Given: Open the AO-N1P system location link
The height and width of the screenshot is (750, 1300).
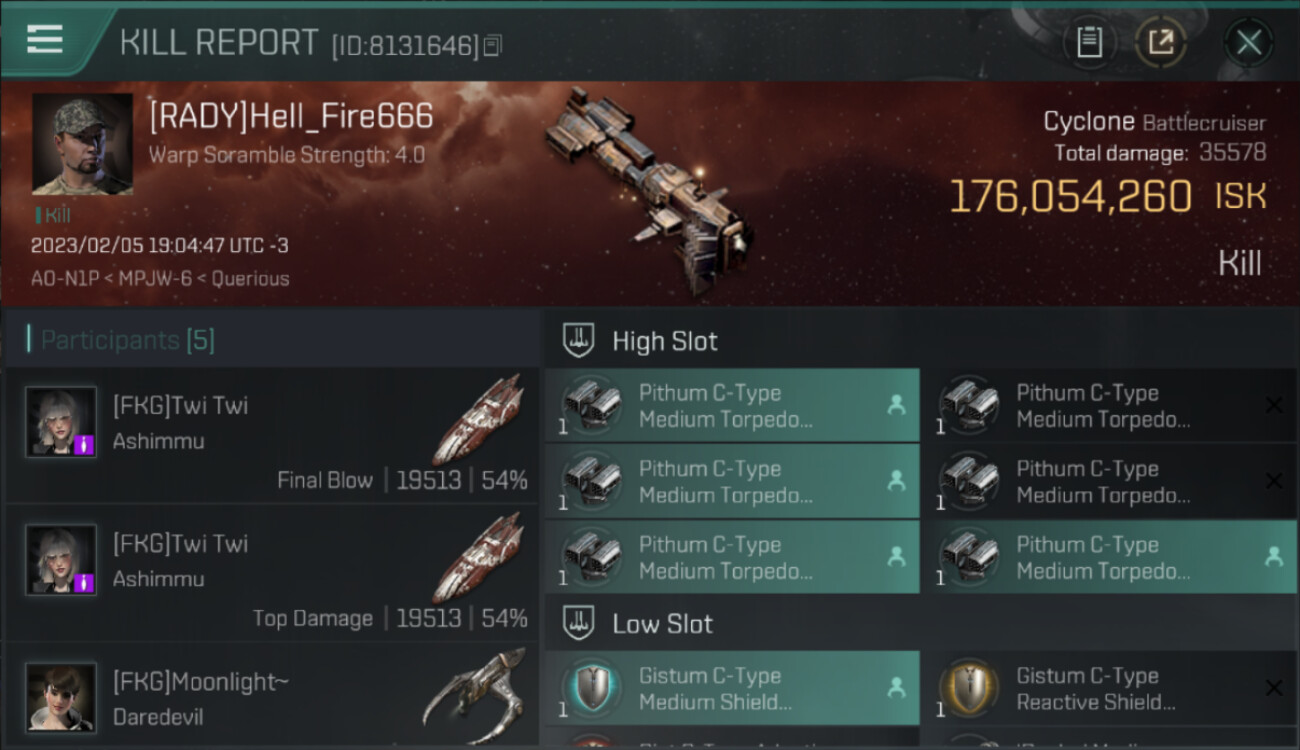Looking at the screenshot, I should [x=65, y=279].
